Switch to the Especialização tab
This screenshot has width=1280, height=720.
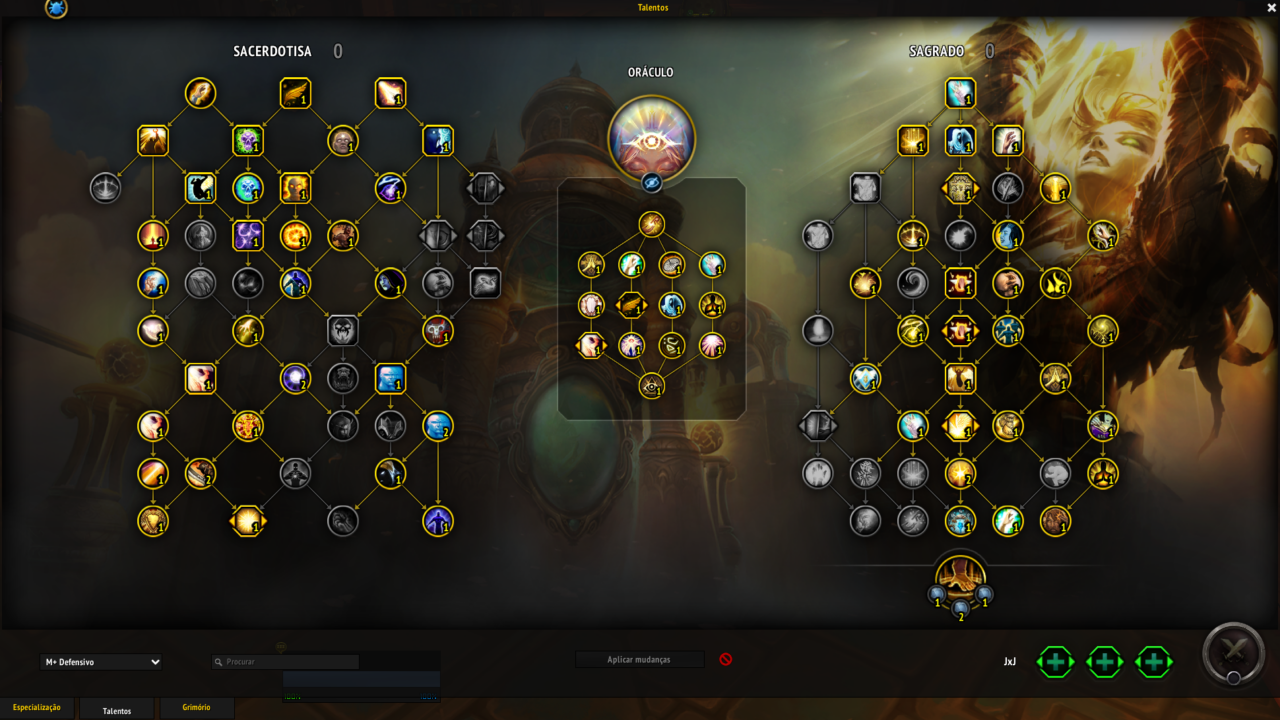[37, 708]
